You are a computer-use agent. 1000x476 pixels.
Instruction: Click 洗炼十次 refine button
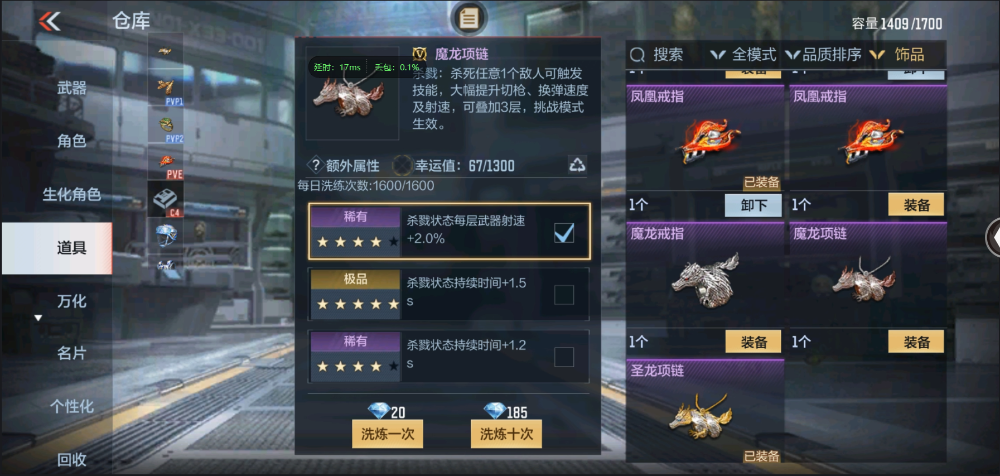point(505,433)
